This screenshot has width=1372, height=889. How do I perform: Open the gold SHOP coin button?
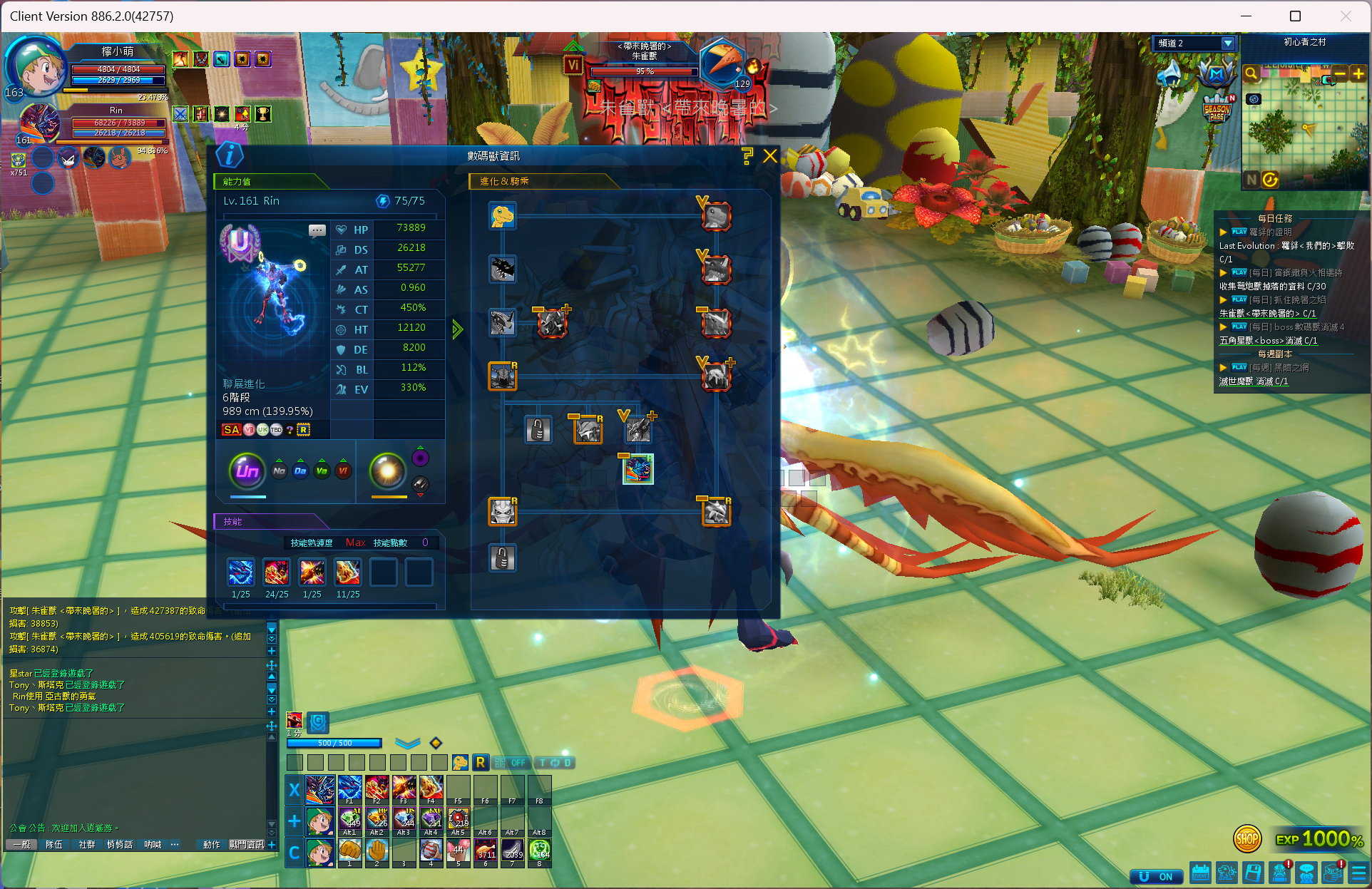[1246, 839]
